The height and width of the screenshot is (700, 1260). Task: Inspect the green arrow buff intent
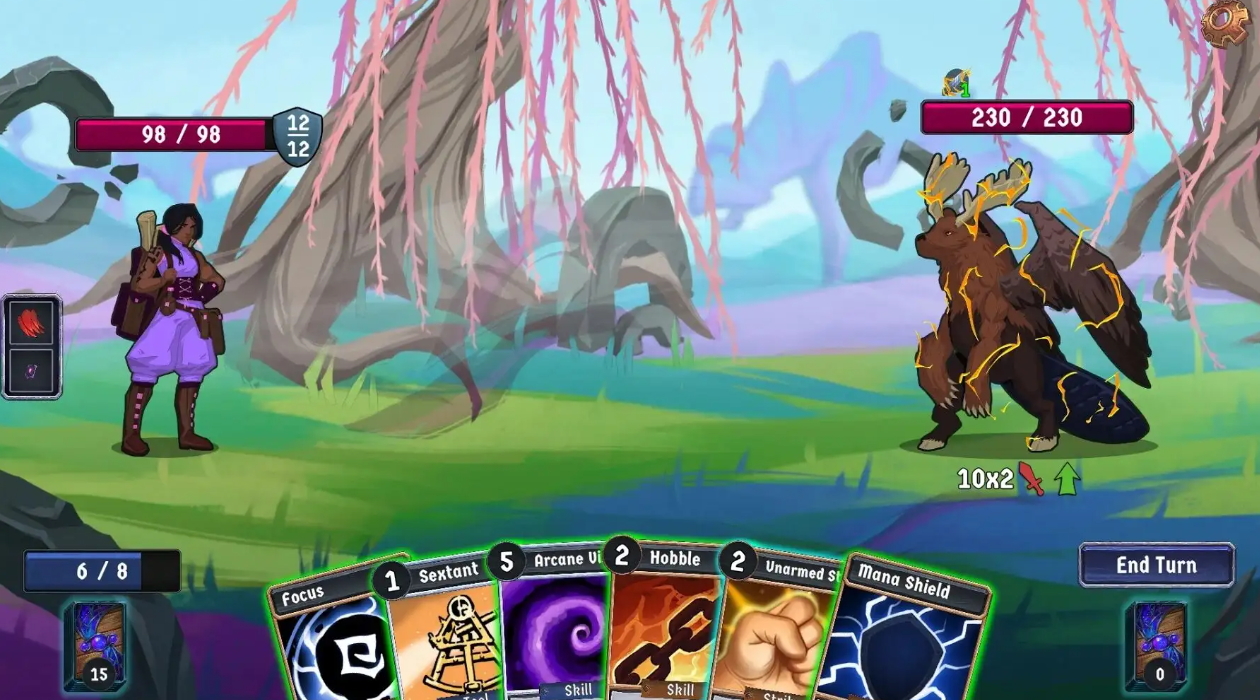[x=1067, y=478]
